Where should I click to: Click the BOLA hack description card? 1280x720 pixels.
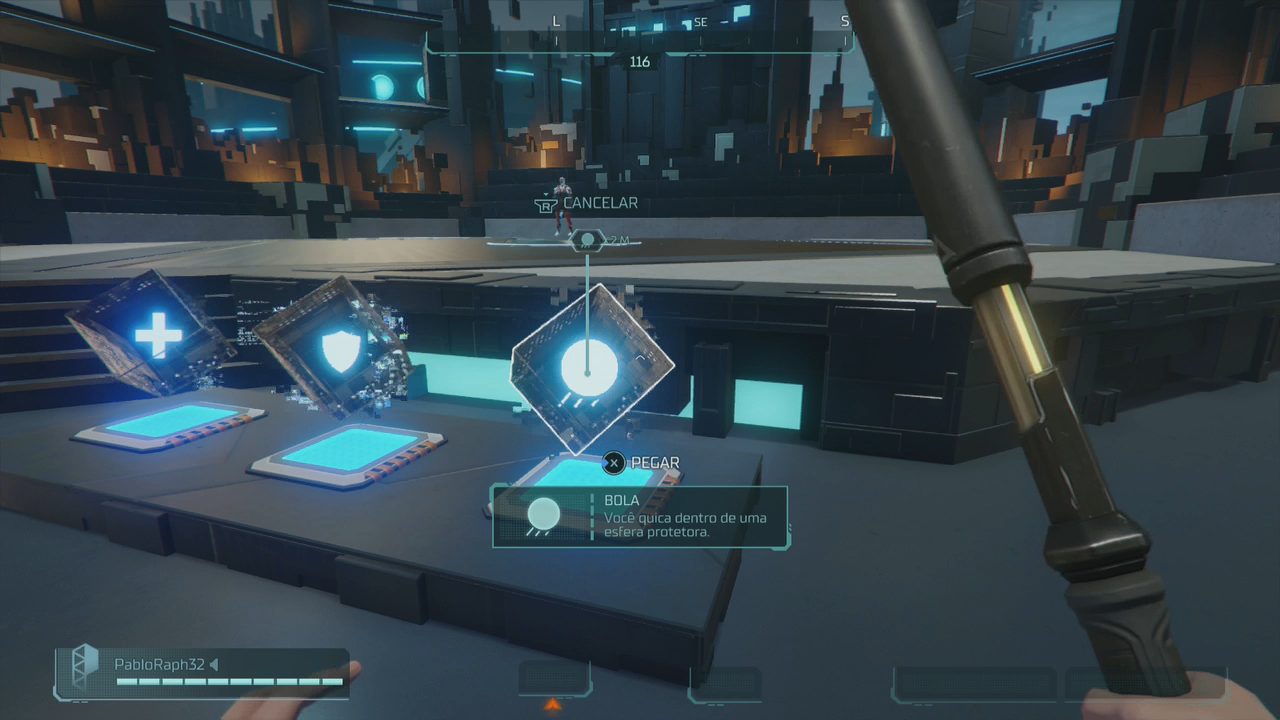click(x=640, y=516)
